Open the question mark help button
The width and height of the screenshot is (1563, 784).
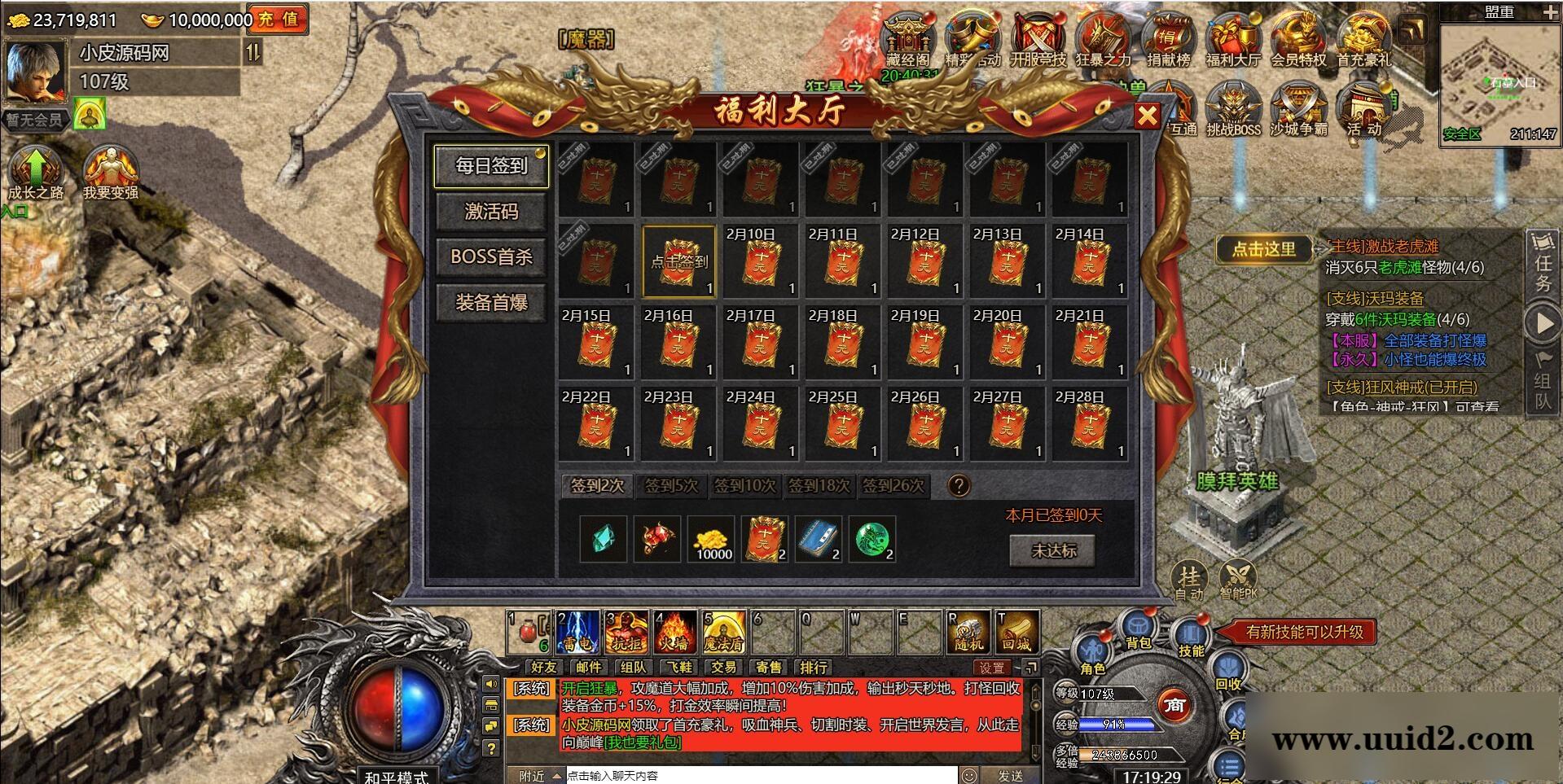[x=959, y=486]
